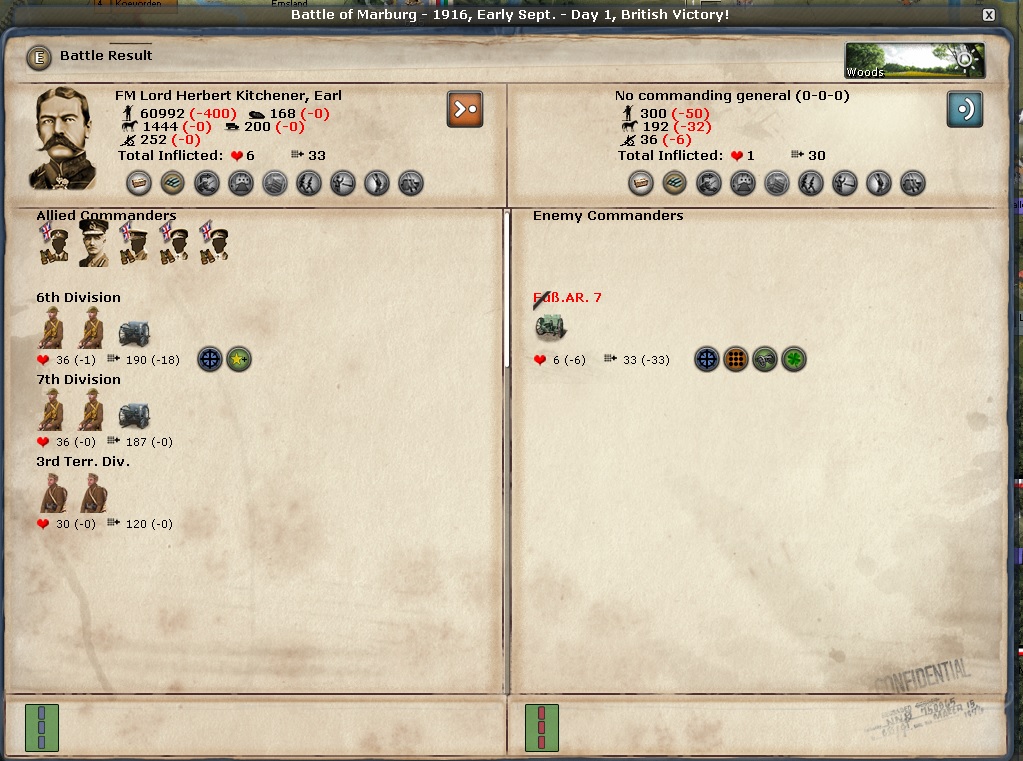Select the blue enemy posture icon
Screen dimensions: 1023x761
[965, 109]
